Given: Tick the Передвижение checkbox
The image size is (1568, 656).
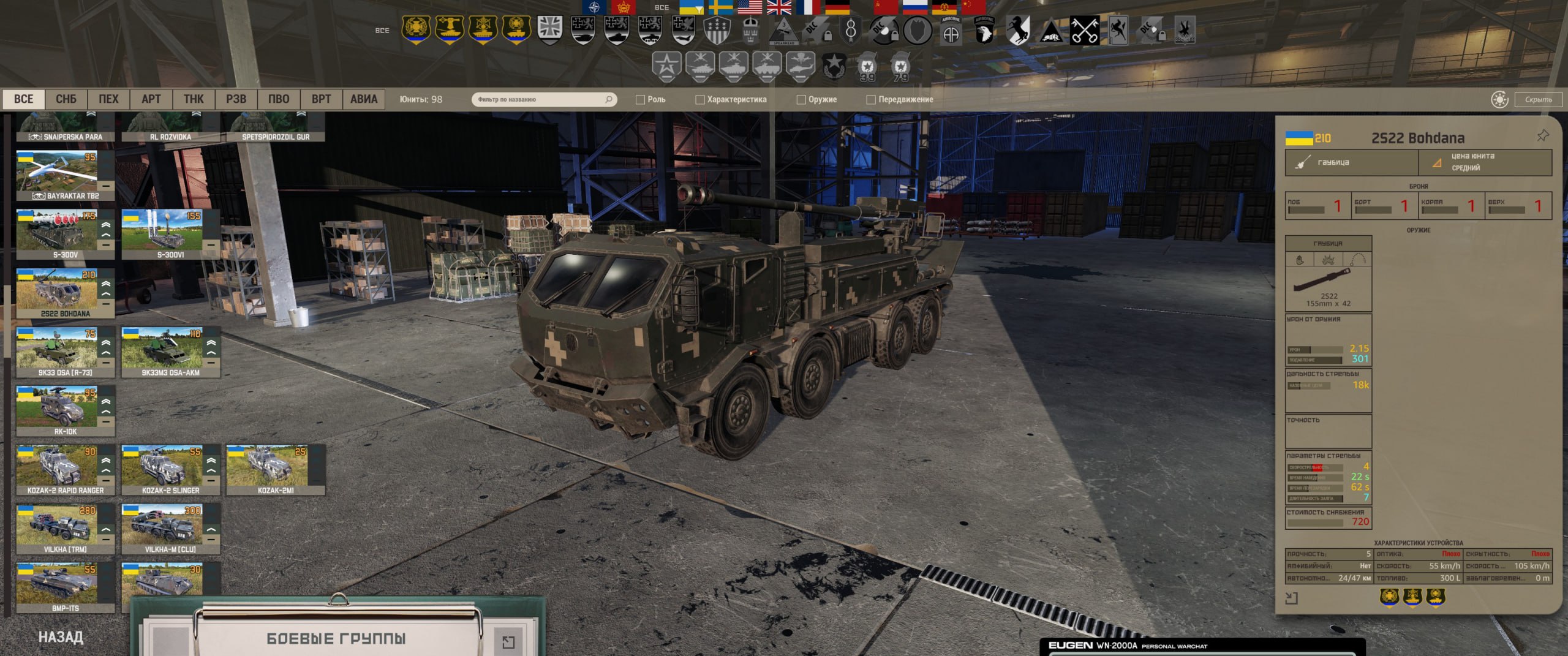Looking at the screenshot, I should pyautogui.click(x=870, y=100).
